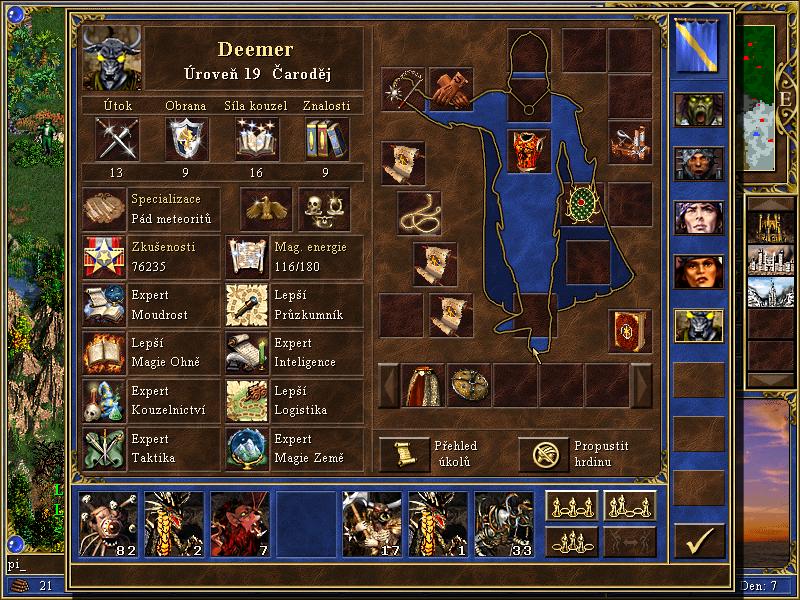Show the Pád meteoritů specialization
The height and width of the screenshot is (600, 800).
(x=104, y=208)
